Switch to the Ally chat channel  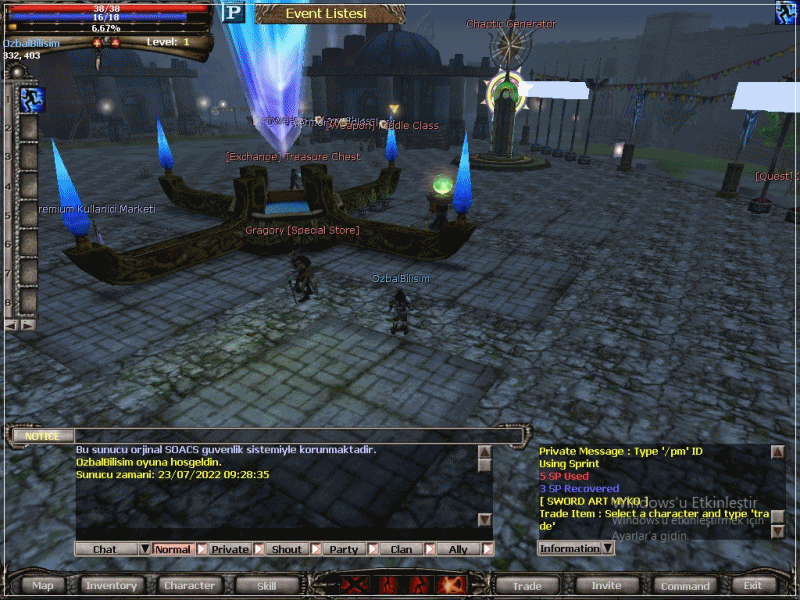[x=458, y=549]
